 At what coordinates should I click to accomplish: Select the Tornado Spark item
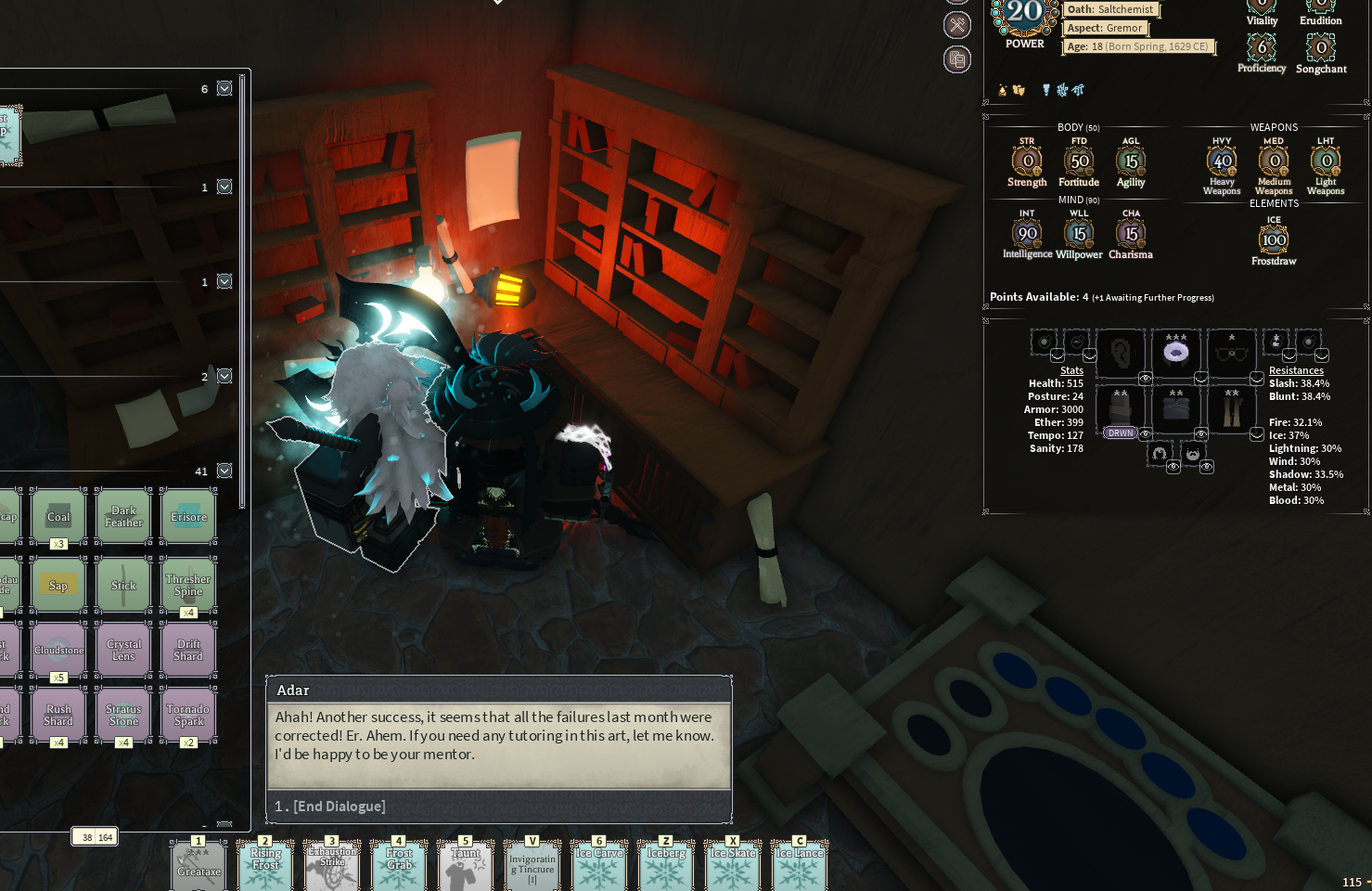click(188, 715)
